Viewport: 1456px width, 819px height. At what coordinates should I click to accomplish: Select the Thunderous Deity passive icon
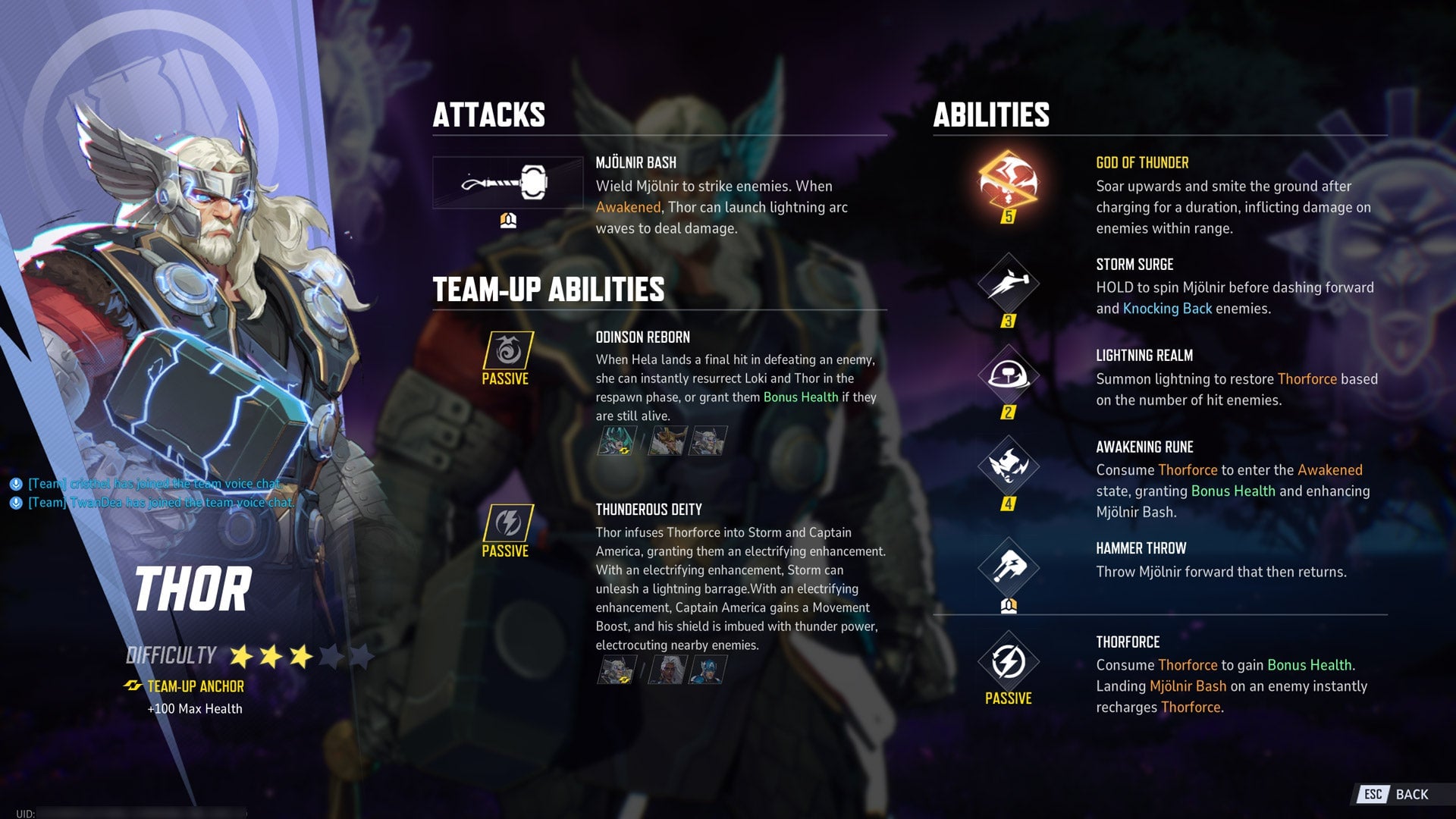[507, 522]
